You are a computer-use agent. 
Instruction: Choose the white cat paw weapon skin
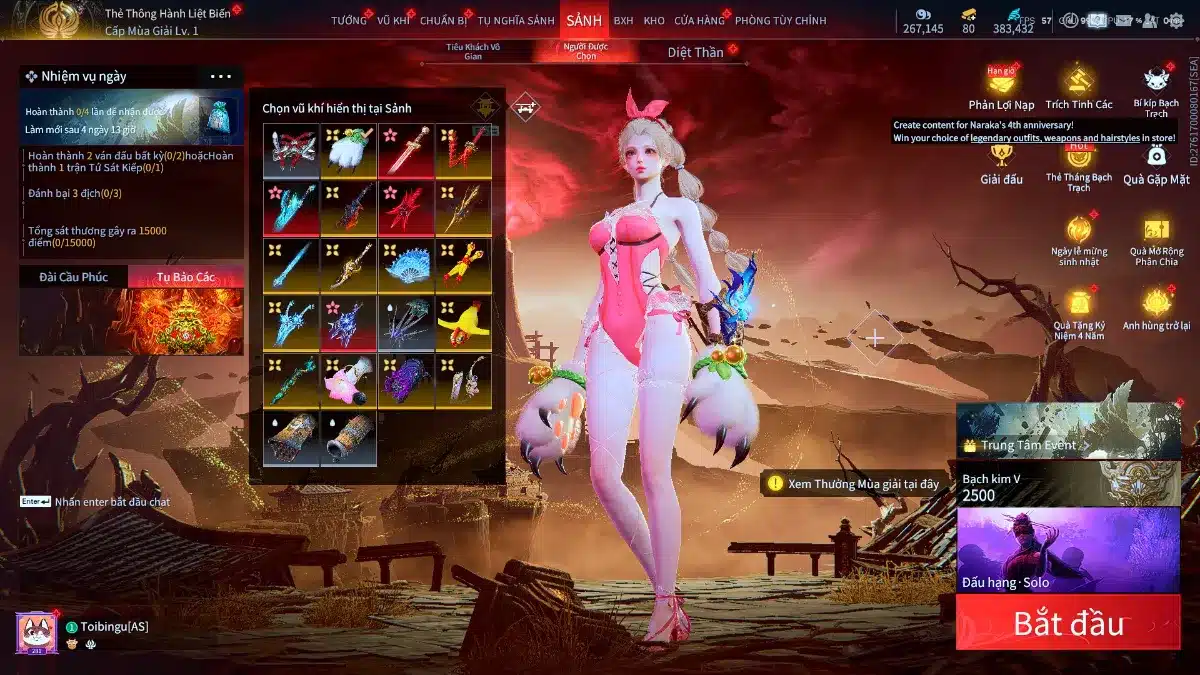point(349,152)
